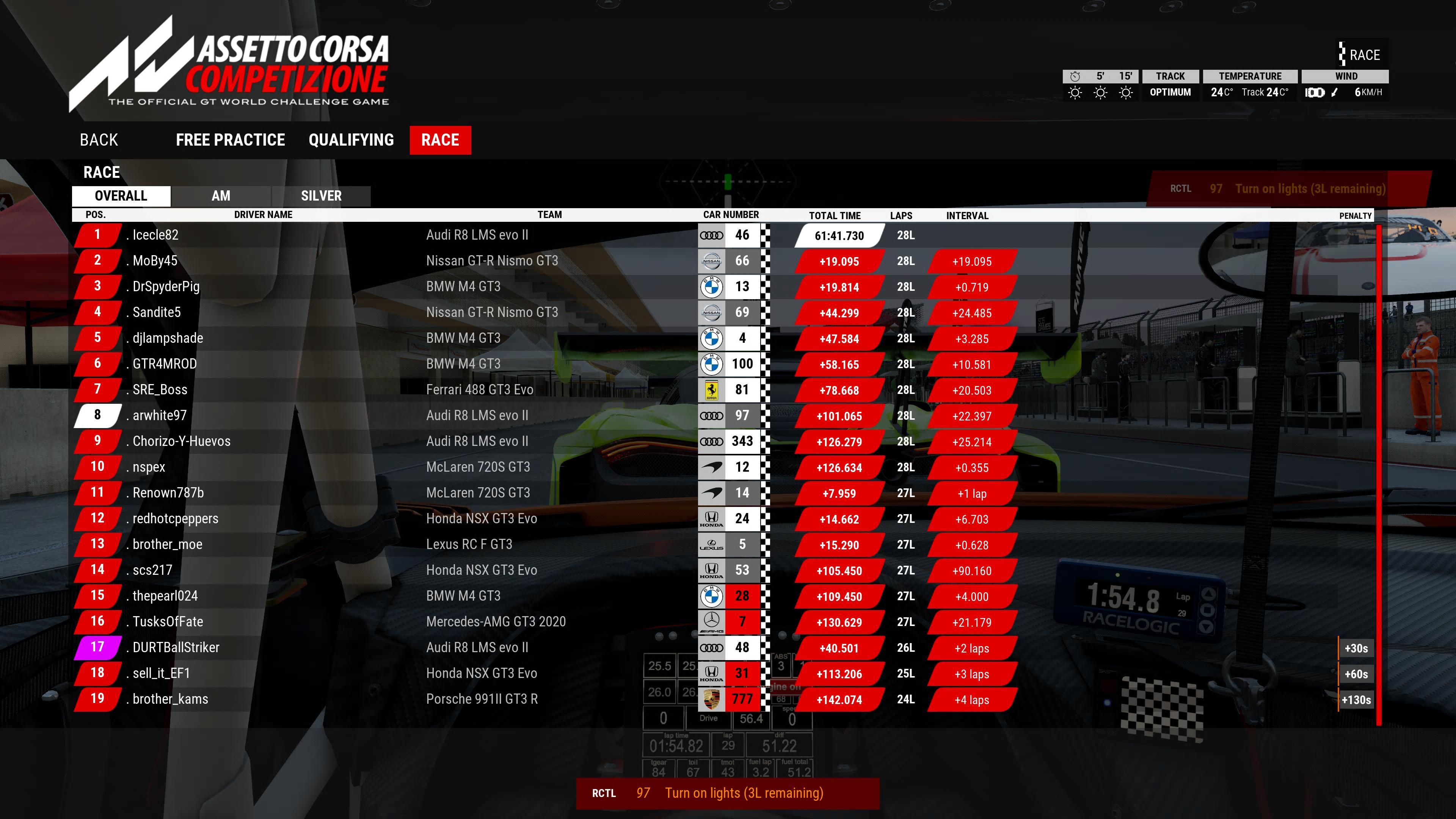The height and width of the screenshot is (819, 1456).
Task: Select the red RACE session tab
Action: 440,140
